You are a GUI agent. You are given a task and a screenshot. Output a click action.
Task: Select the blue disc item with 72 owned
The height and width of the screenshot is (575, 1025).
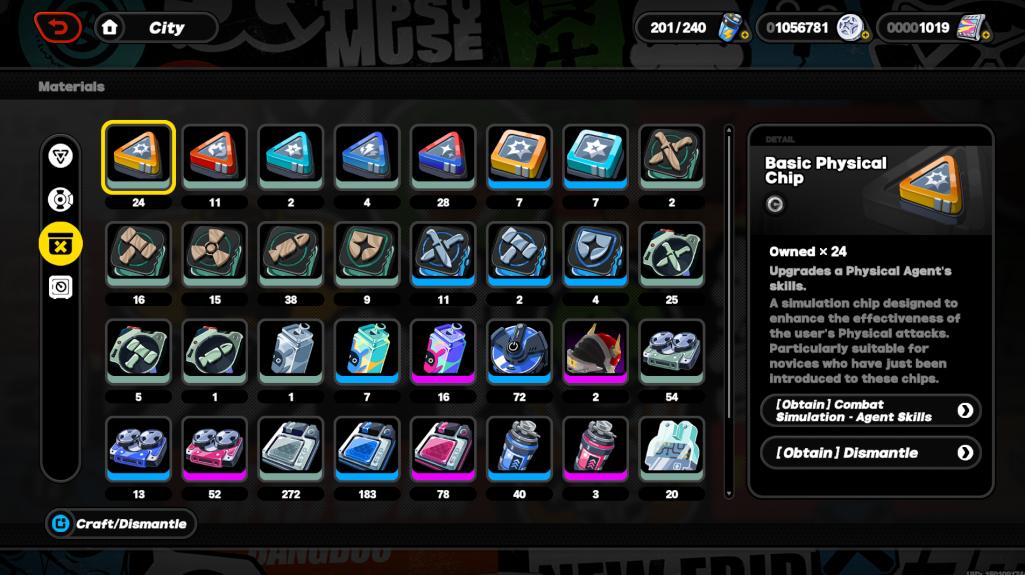coord(519,352)
